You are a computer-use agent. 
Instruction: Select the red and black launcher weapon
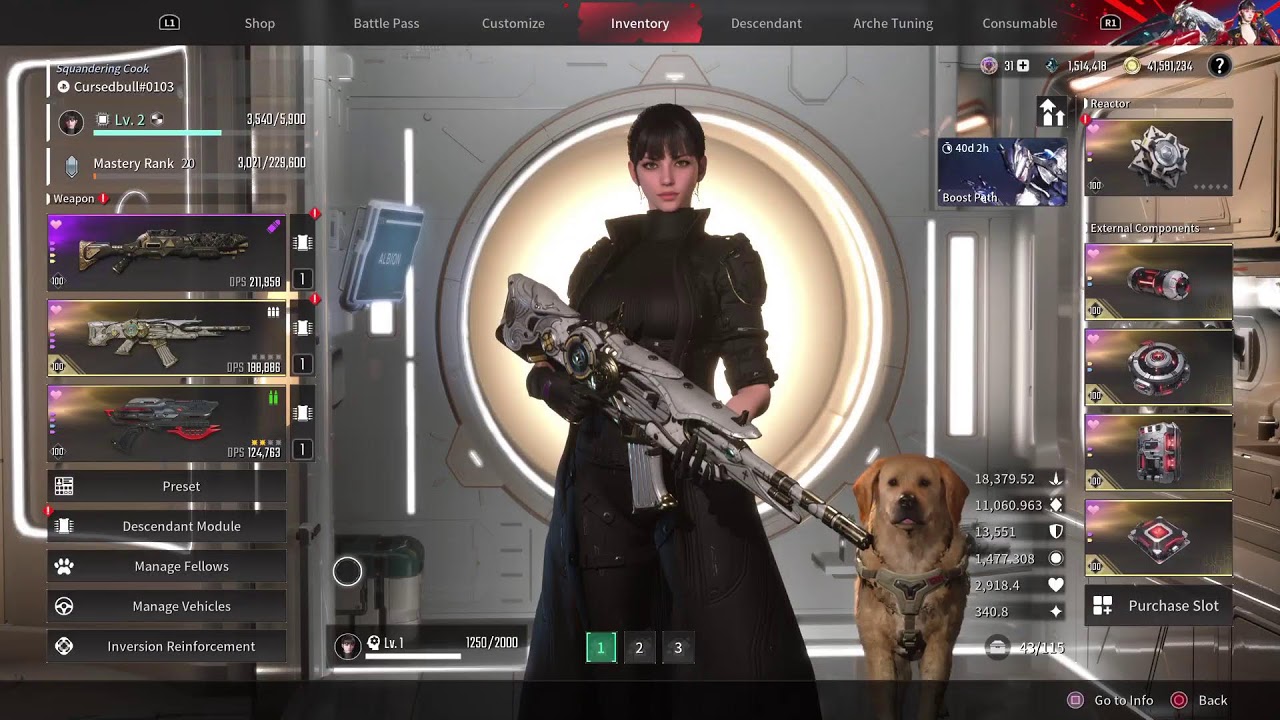click(167, 424)
